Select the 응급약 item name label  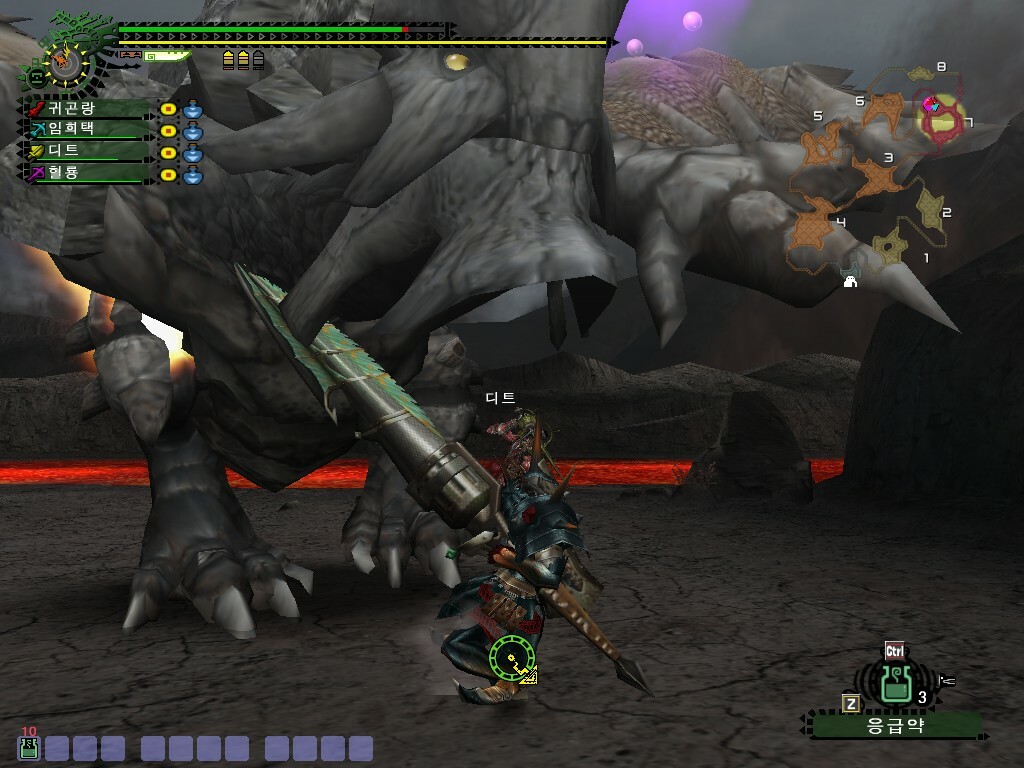click(895, 726)
